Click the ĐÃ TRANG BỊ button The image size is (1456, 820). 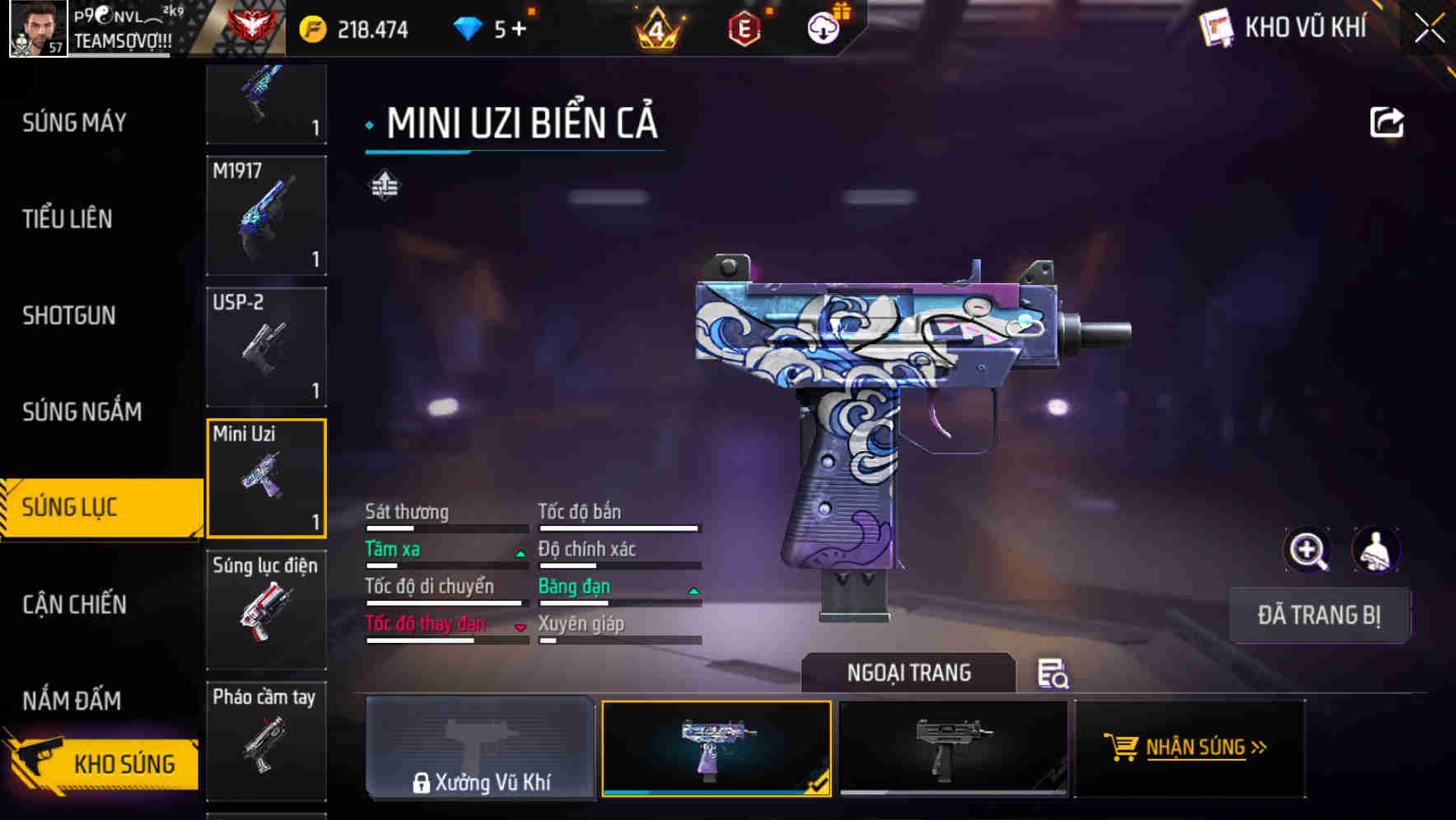[1318, 615]
